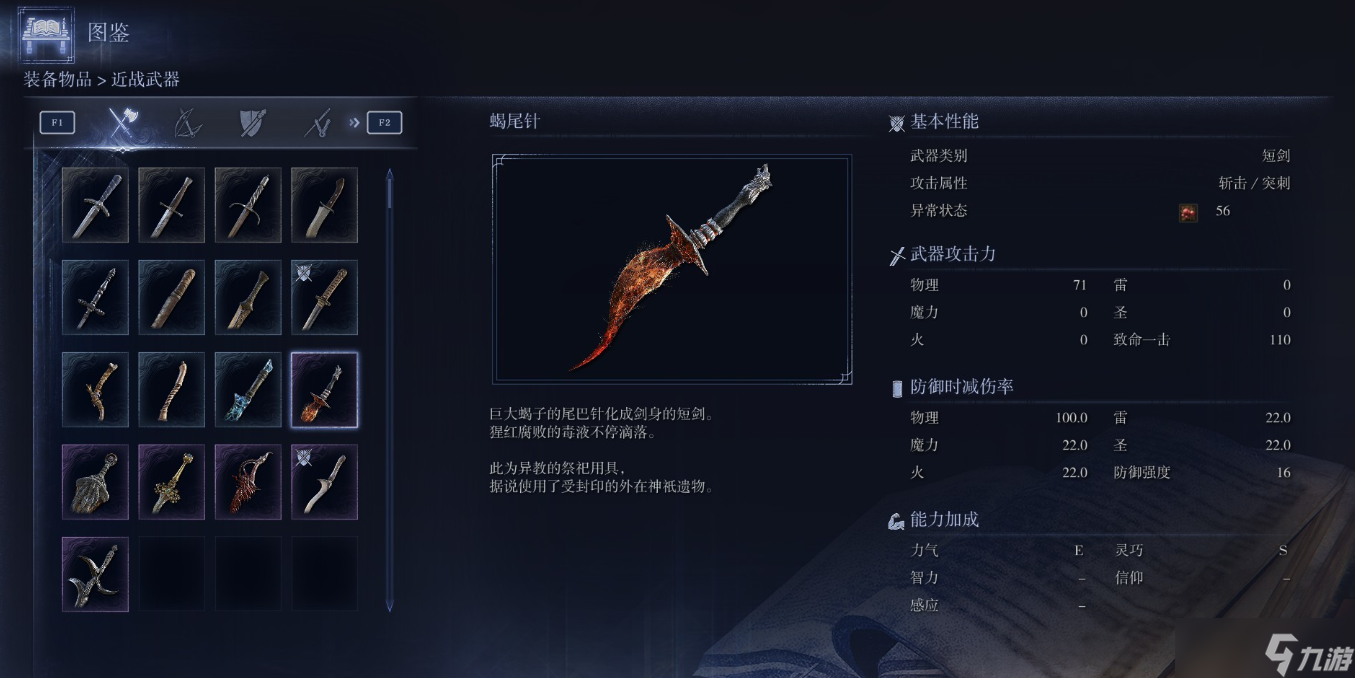1355x678 pixels.
Task: Select the broad knife with dark handle
Action: coord(324,205)
